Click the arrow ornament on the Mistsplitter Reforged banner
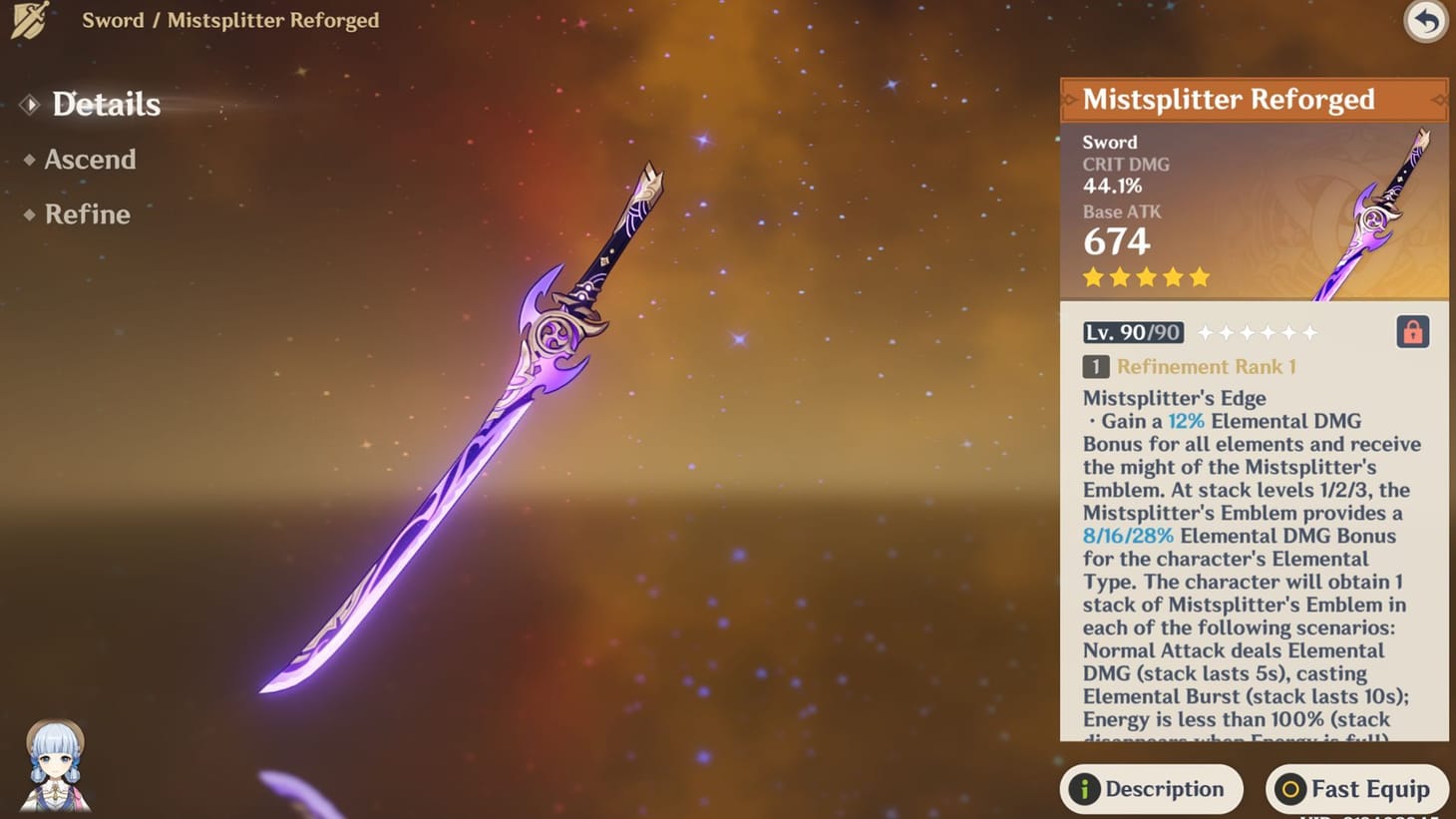 [x=1439, y=100]
